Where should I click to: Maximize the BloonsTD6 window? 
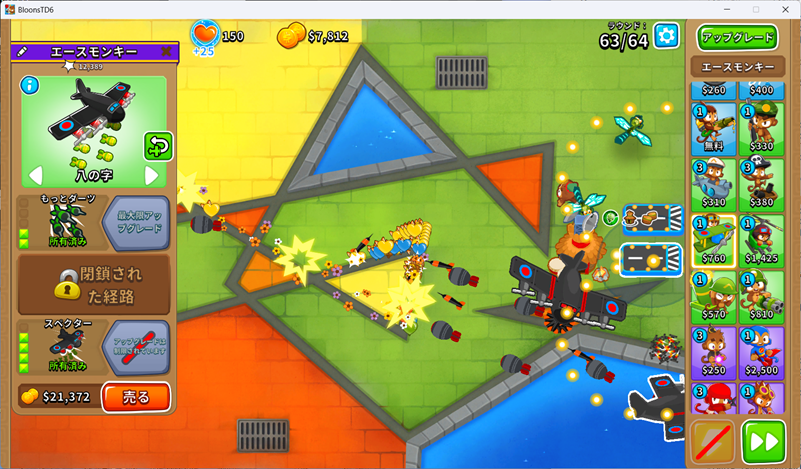(755, 9)
